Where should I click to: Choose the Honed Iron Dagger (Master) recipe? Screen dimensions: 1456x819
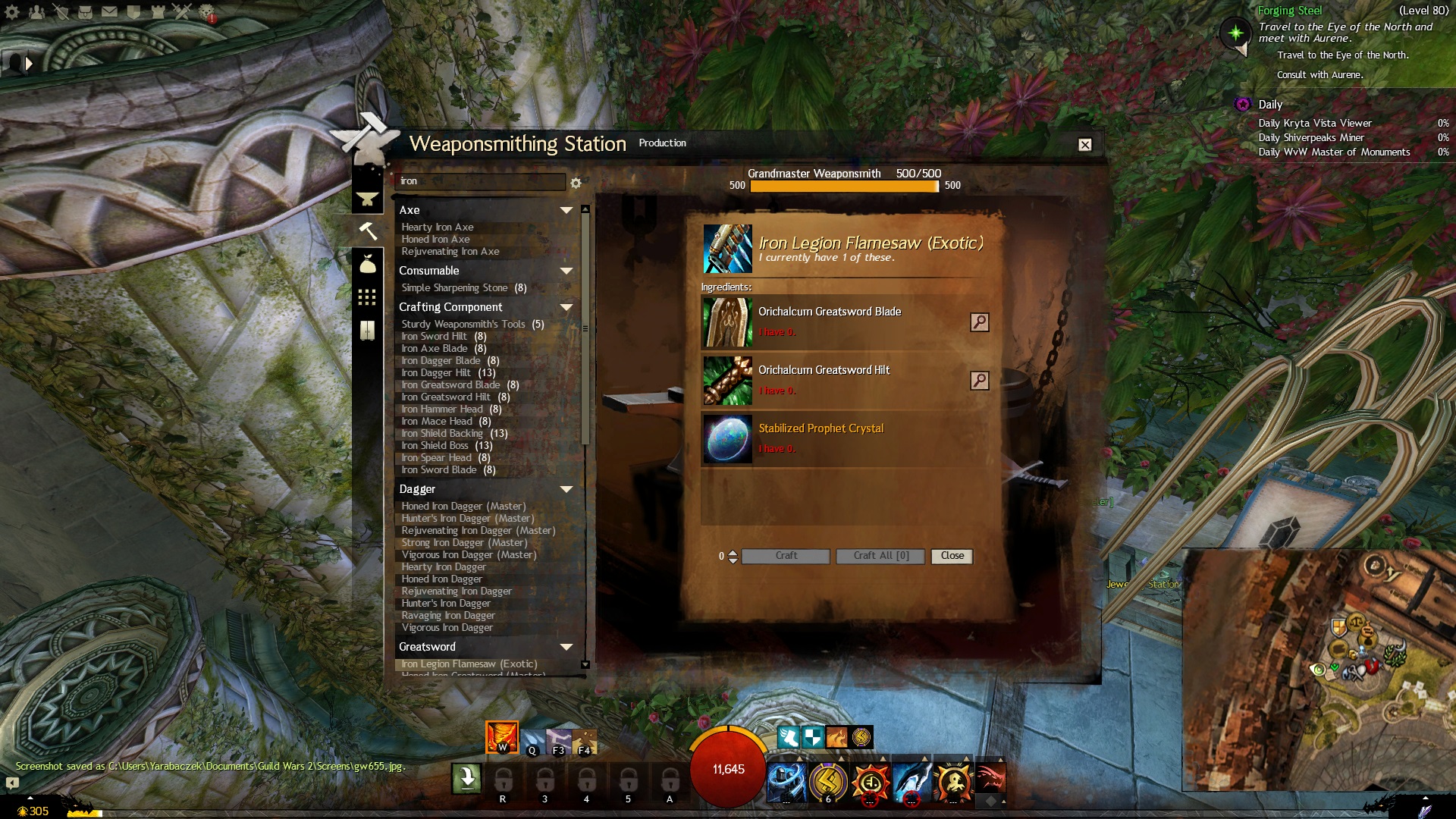pos(463,507)
